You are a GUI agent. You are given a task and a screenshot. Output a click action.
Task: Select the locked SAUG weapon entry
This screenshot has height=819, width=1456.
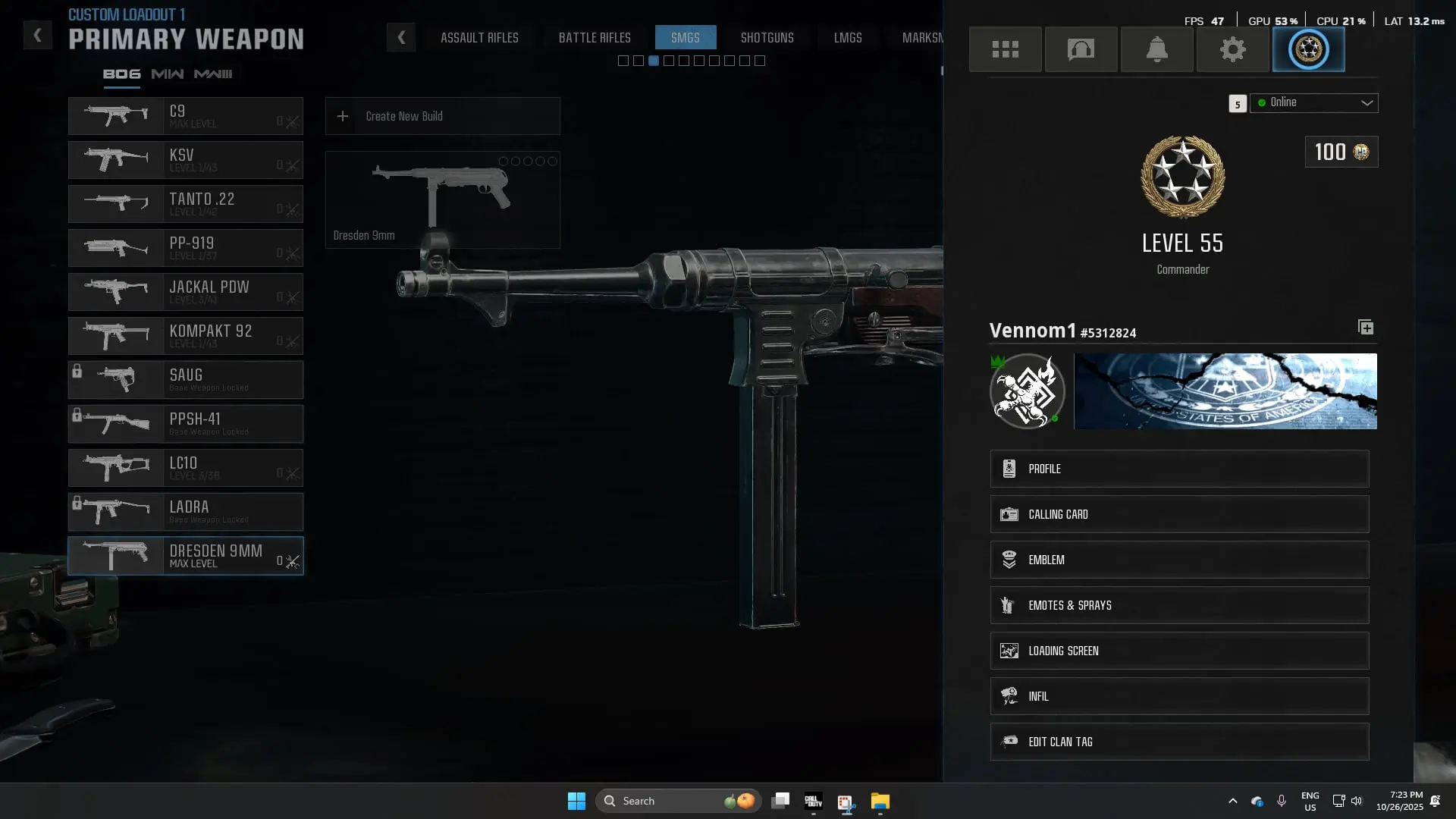185,380
